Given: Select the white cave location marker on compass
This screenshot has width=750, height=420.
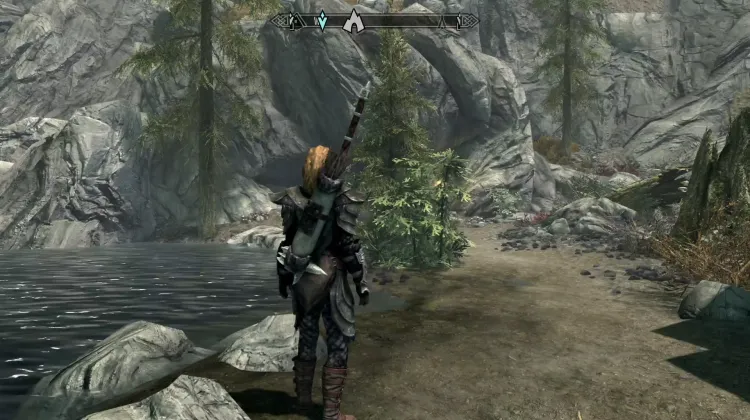Looking at the screenshot, I should [x=353, y=21].
